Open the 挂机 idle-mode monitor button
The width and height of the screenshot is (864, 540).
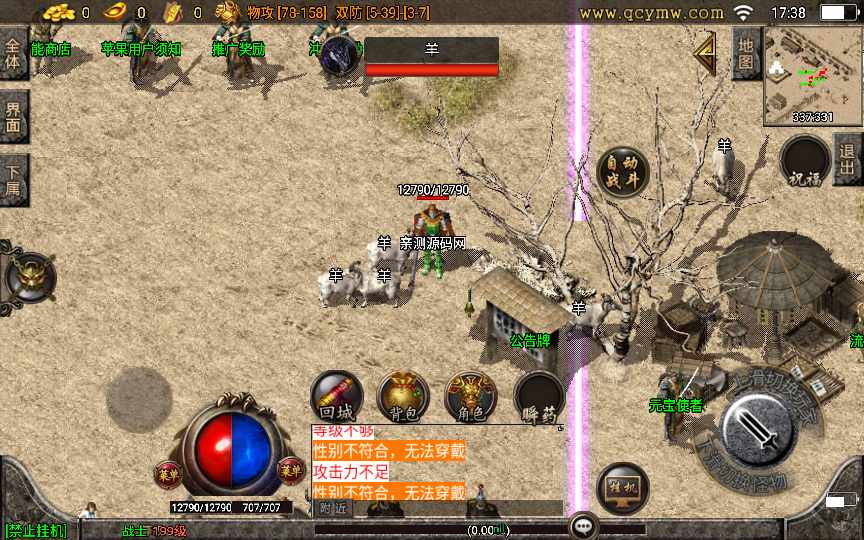[x=622, y=488]
